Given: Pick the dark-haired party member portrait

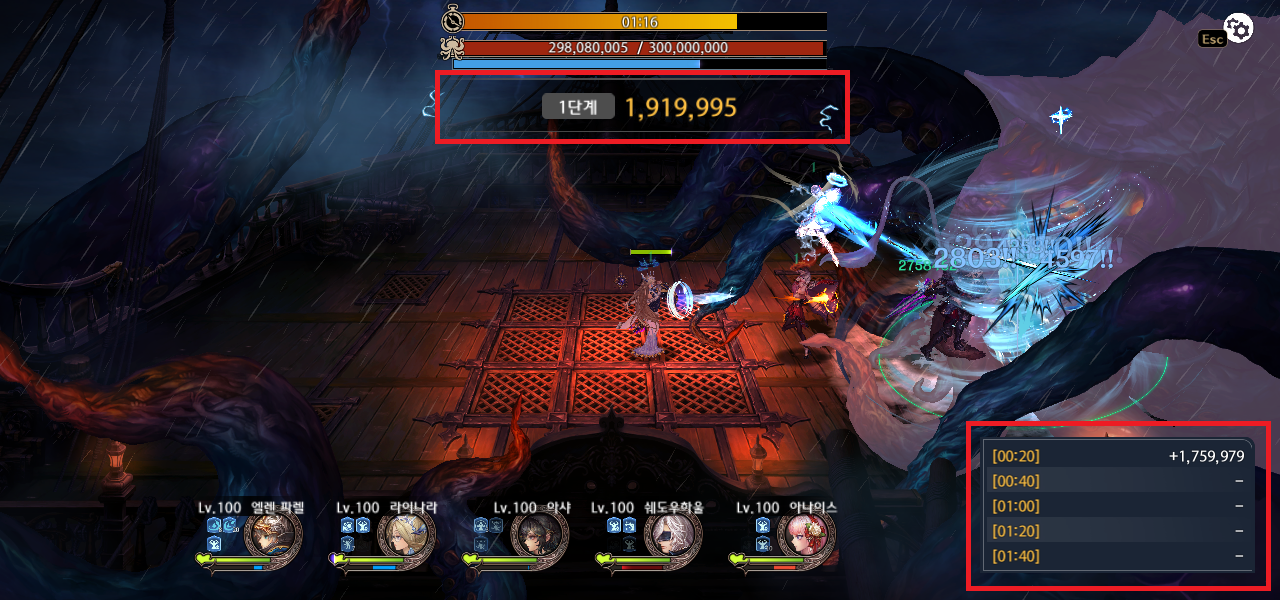Looking at the screenshot, I should pos(540,540).
